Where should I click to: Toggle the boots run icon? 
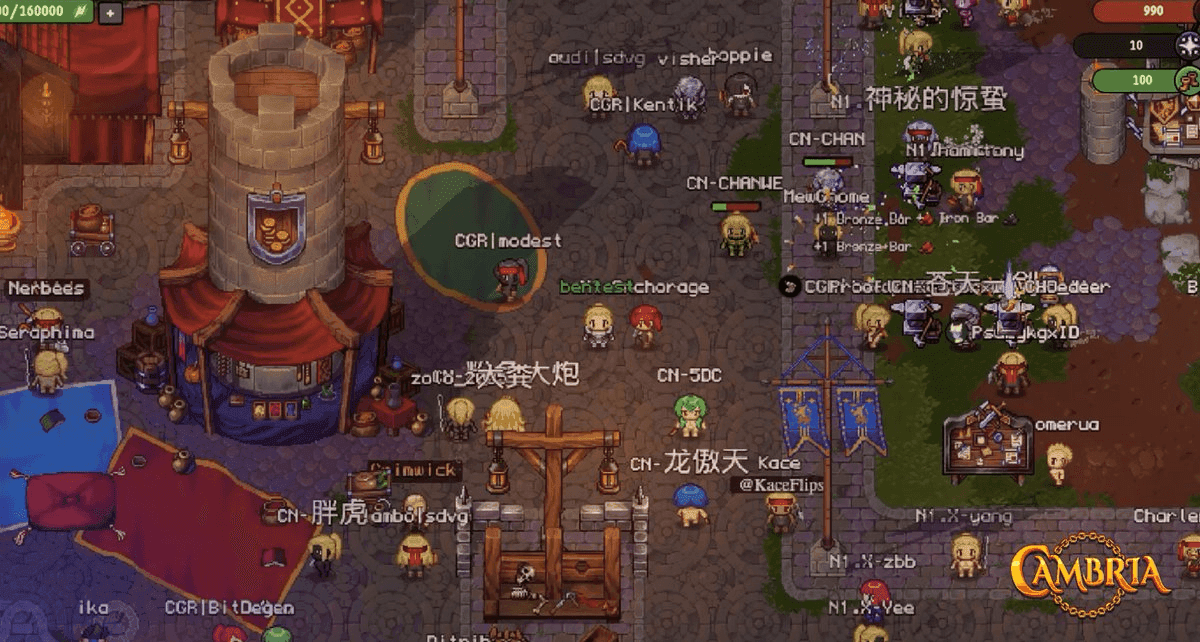point(1187,80)
